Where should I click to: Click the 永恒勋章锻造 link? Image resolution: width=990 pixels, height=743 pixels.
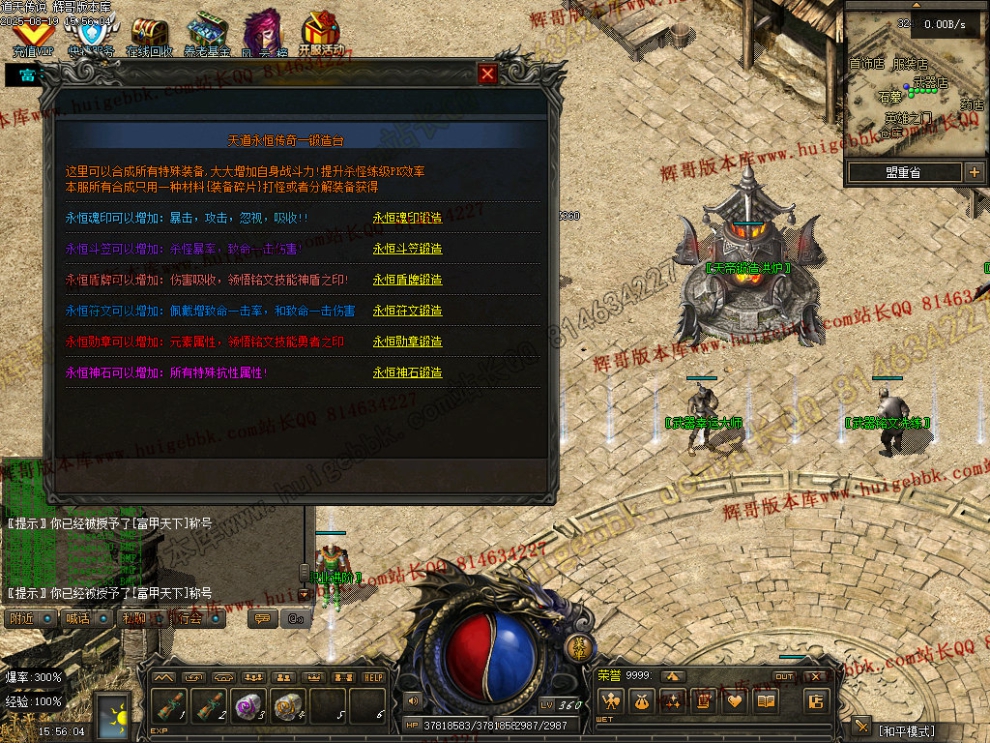[407, 342]
